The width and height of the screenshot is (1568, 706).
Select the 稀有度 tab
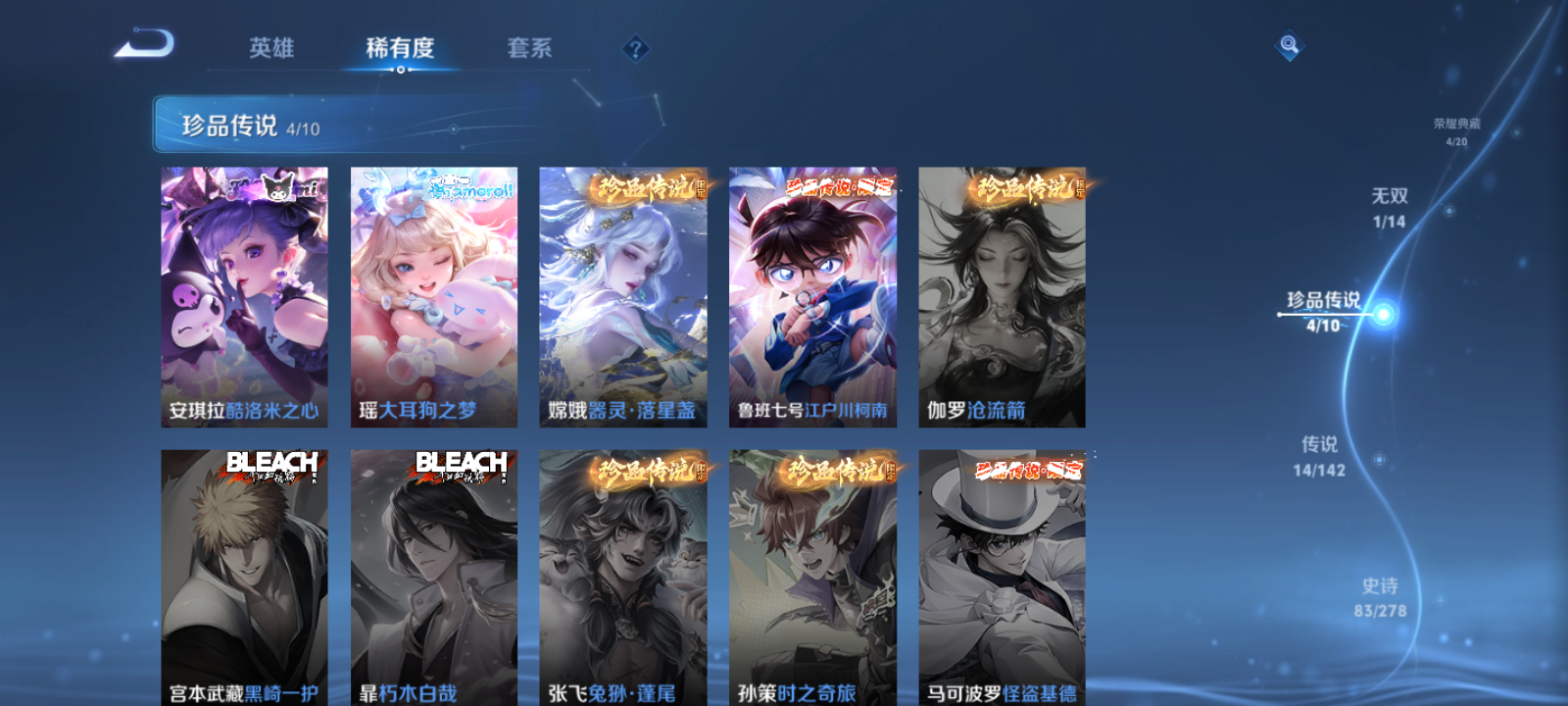403,47
